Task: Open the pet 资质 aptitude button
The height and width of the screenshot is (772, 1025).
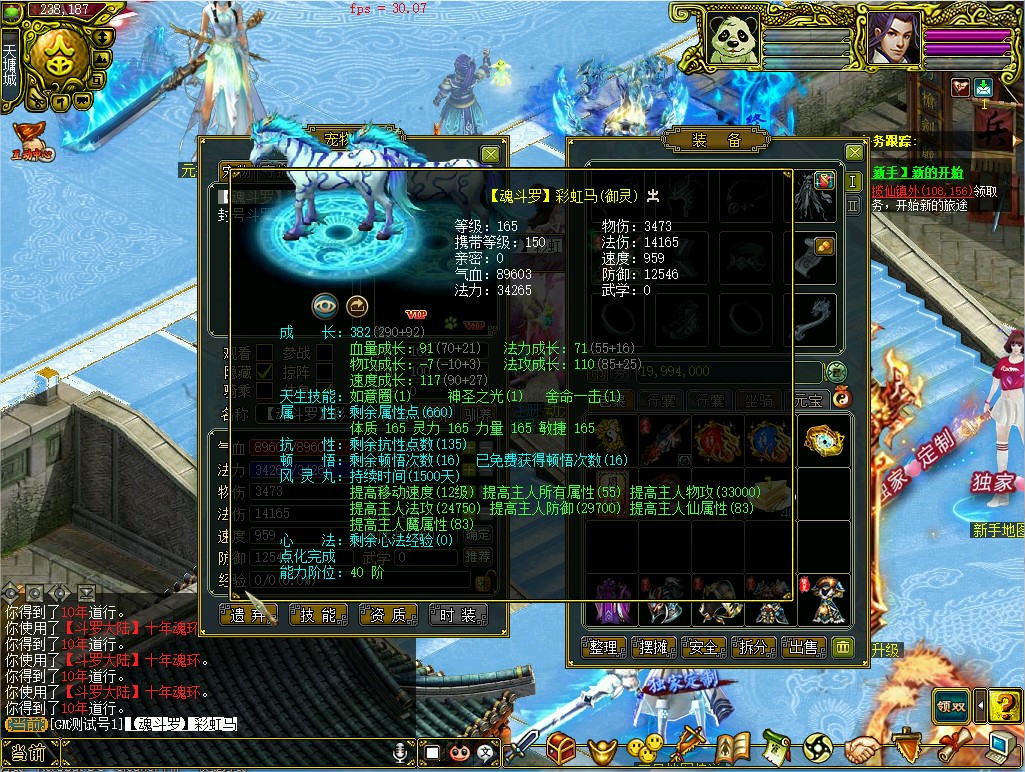Action: [389, 615]
